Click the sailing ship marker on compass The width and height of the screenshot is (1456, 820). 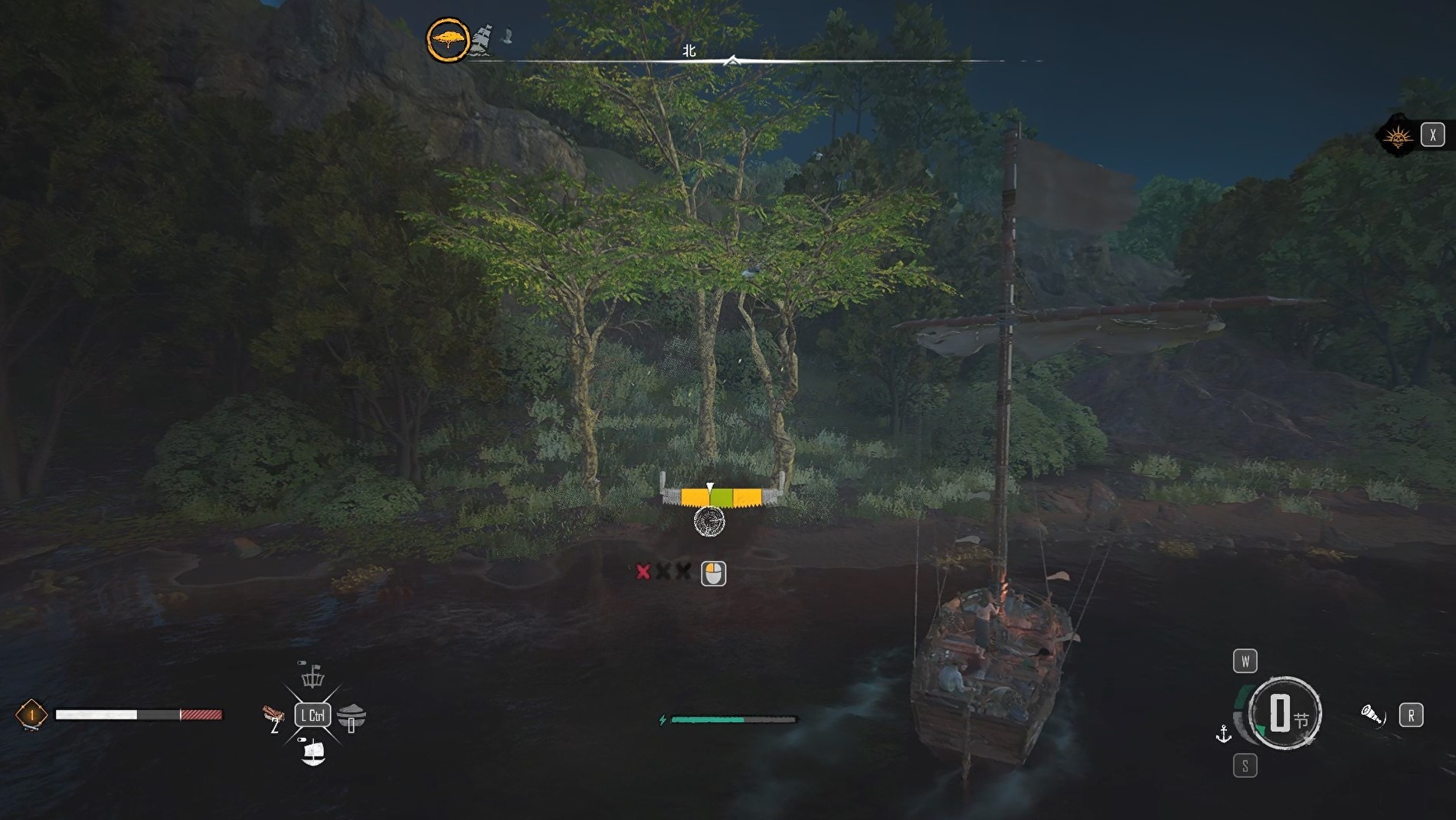click(x=482, y=39)
